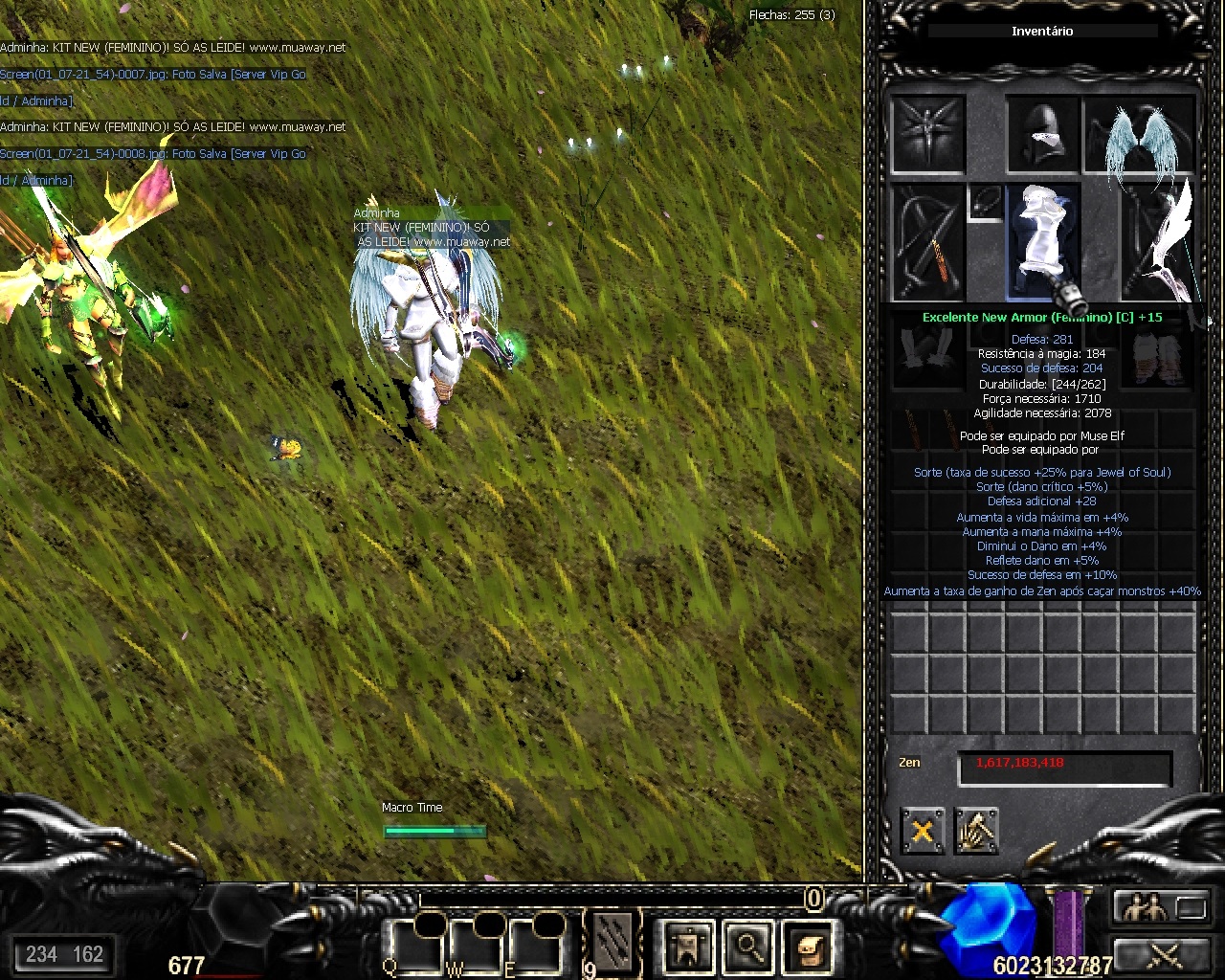Close the inventory with the yellow X button
Viewport: 1225px width, 980px height.
[923, 831]
